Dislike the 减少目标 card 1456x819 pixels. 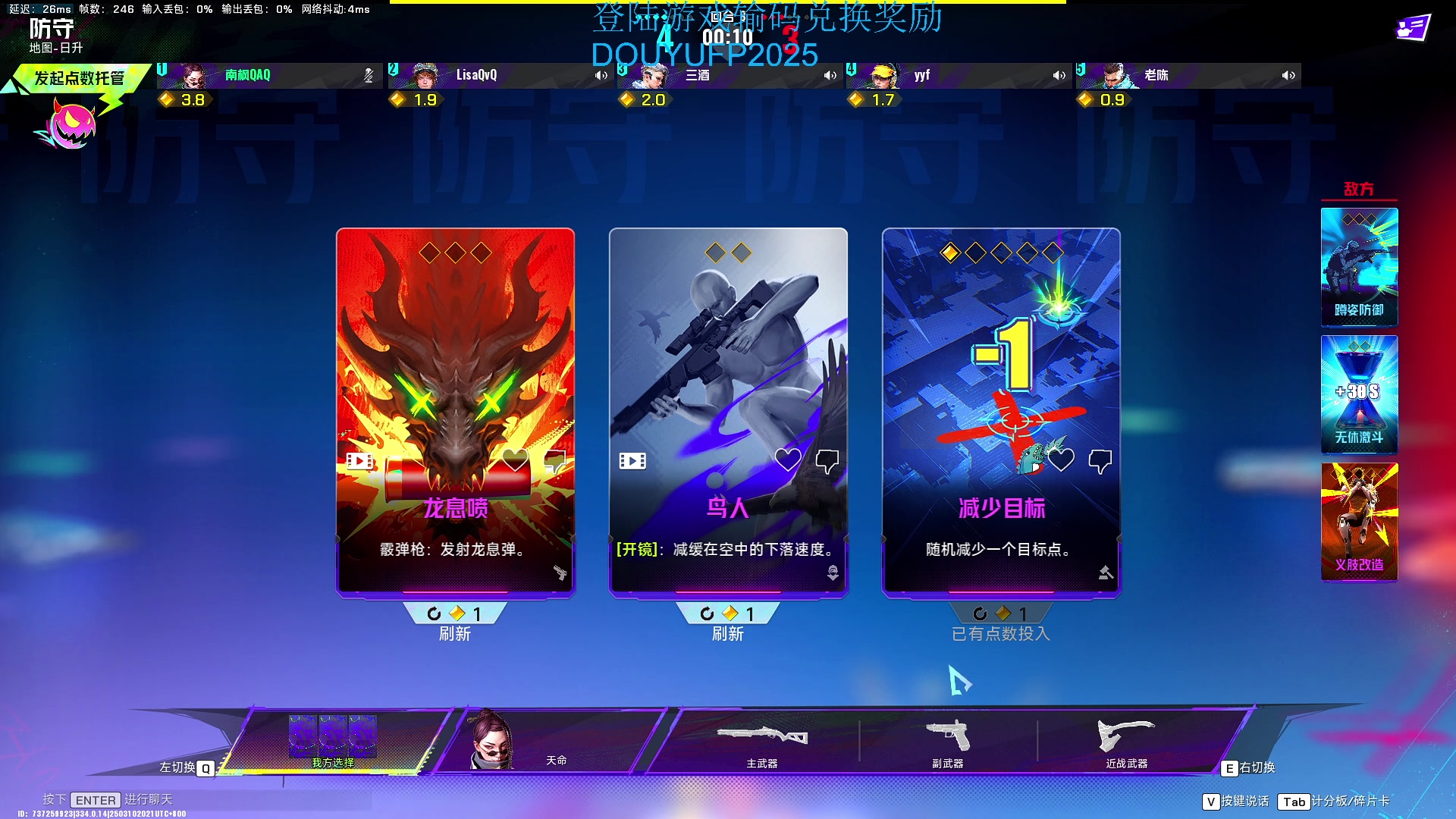[x=1100, y=460]
